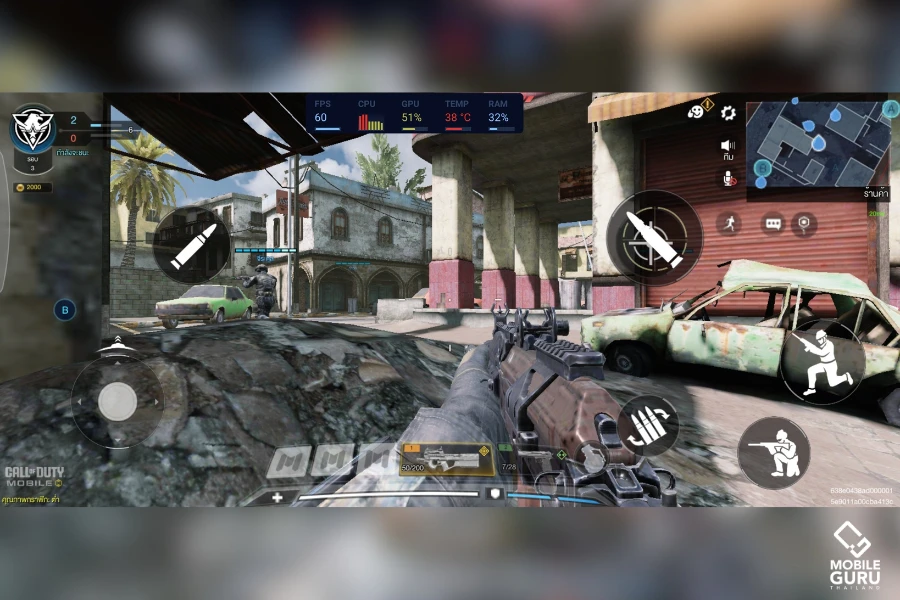This screenshot has width=900, height=600.
Task: Tap the upper crouching soldier stance button
Action: click(822, 361)
